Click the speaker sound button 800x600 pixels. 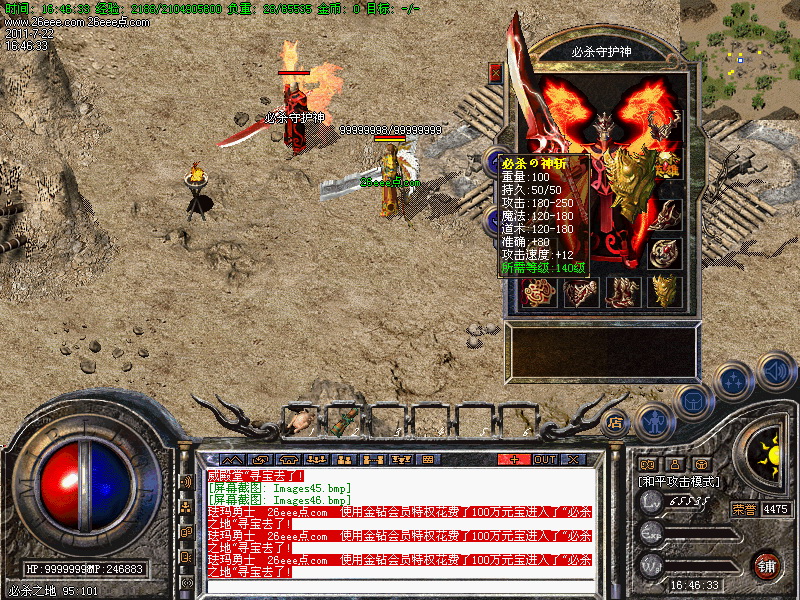(x=775, y=373)
